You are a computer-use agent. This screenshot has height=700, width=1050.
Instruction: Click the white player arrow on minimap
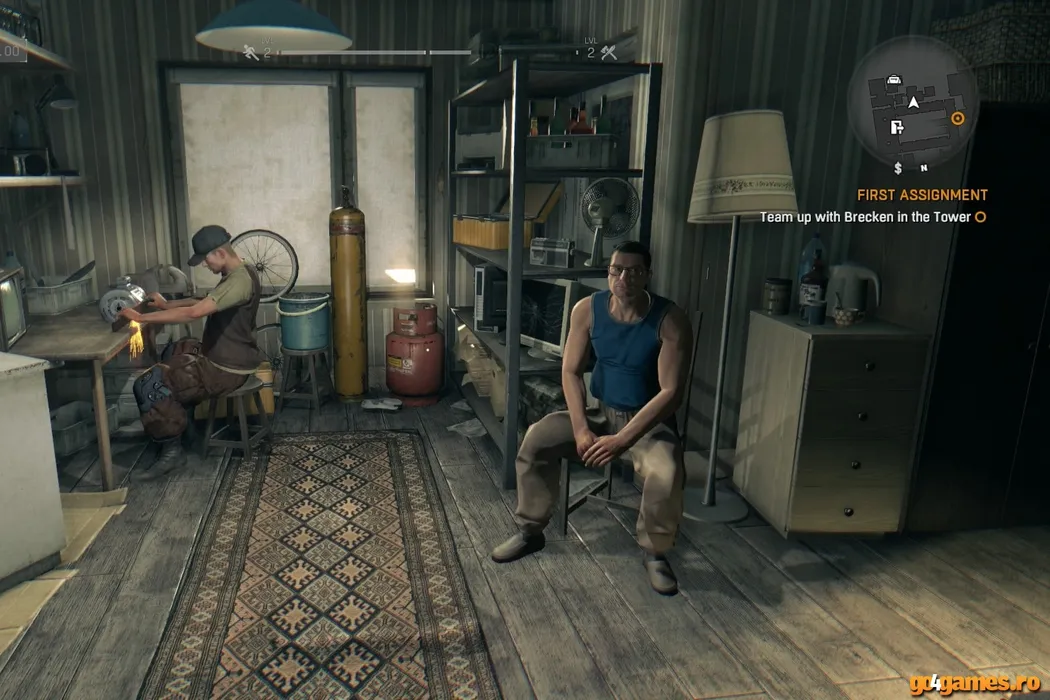(x=913, y=101)
